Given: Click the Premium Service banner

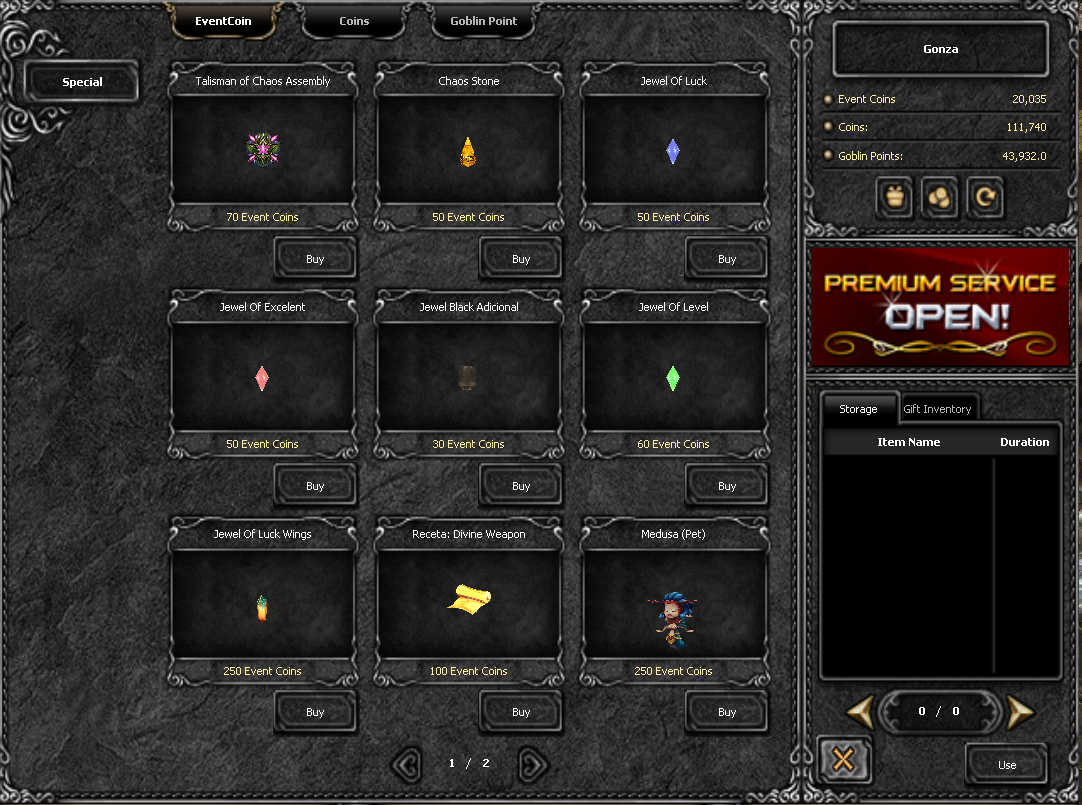Looking at the screenshot, I should pyautogui.click(x=940, y=305).
